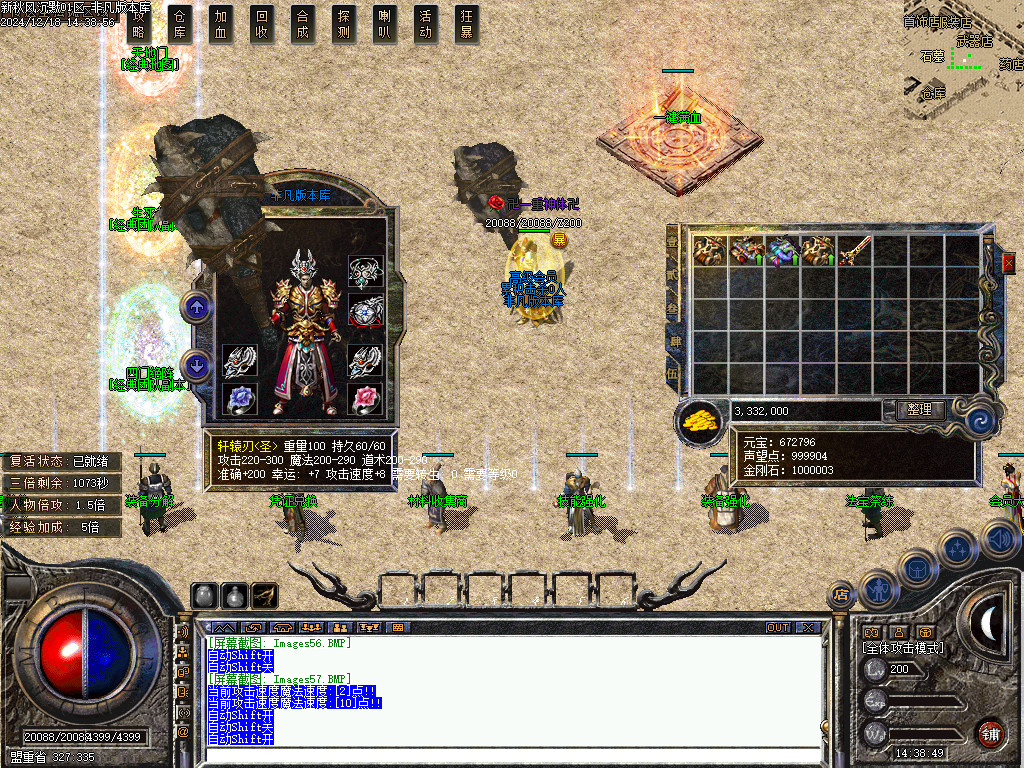Select the purple armor item in bag

click(x=782, y=251)
